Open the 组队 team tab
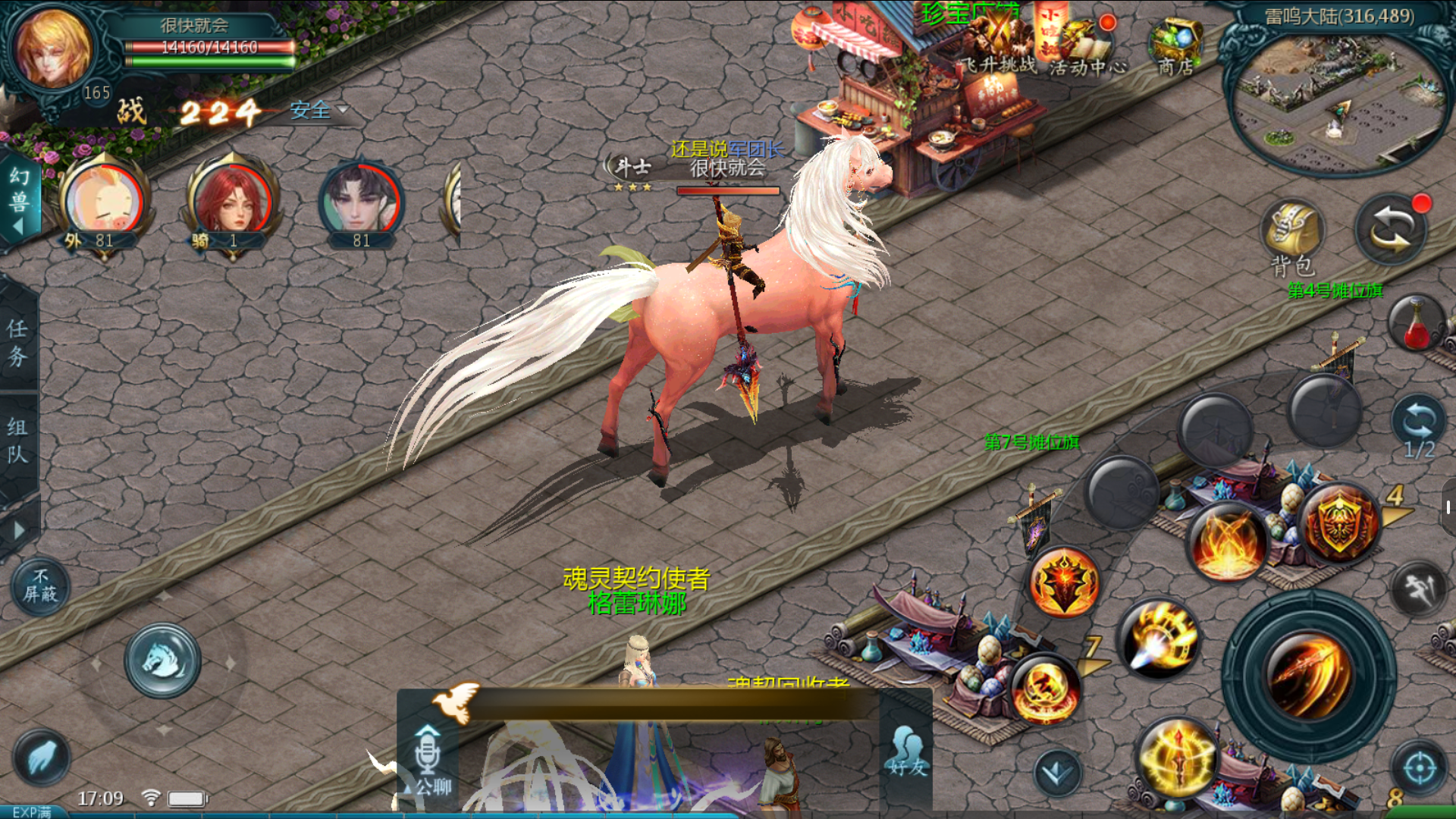This screenshot has width=1456, height=819. pos(17,441)
